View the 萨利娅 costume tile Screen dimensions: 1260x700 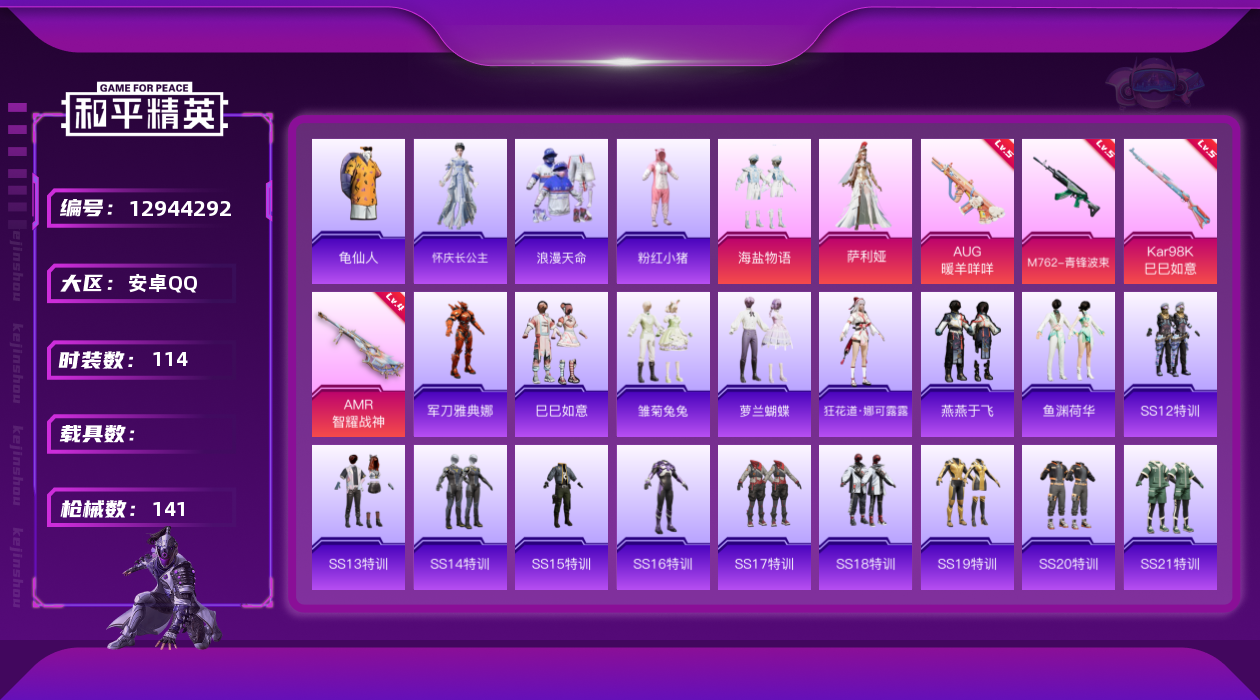pos(865,210)
